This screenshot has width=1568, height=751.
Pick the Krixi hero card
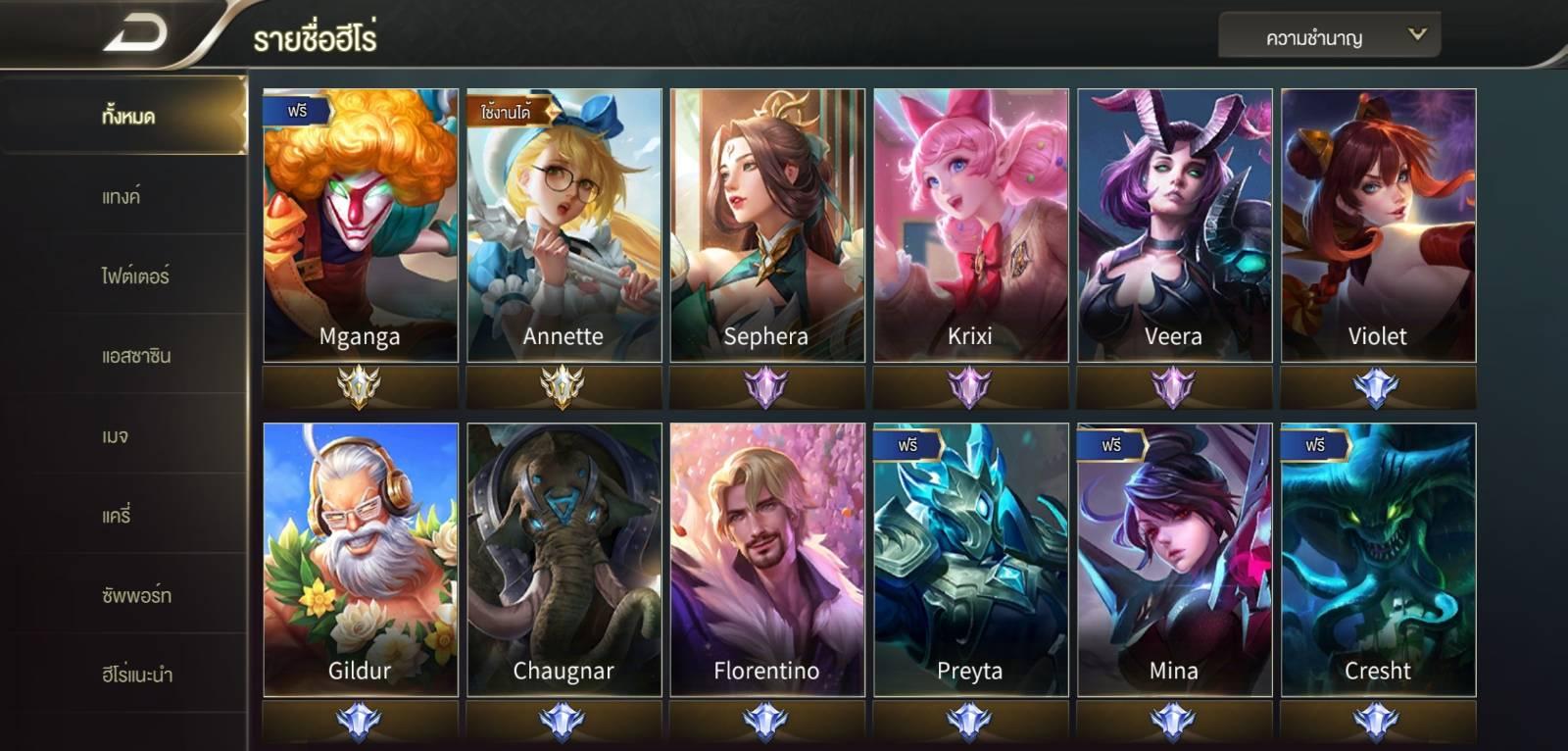970,225
